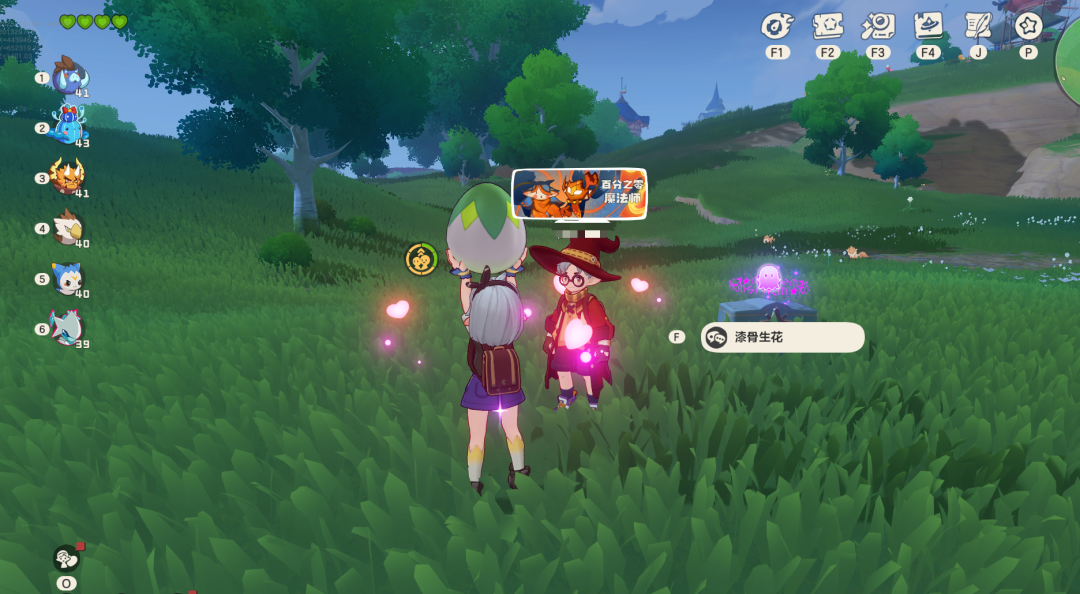The width and height of the screenshot is (1080, 594).
Task: Open the spellbook with planet icon
Action: click(928, 26)
